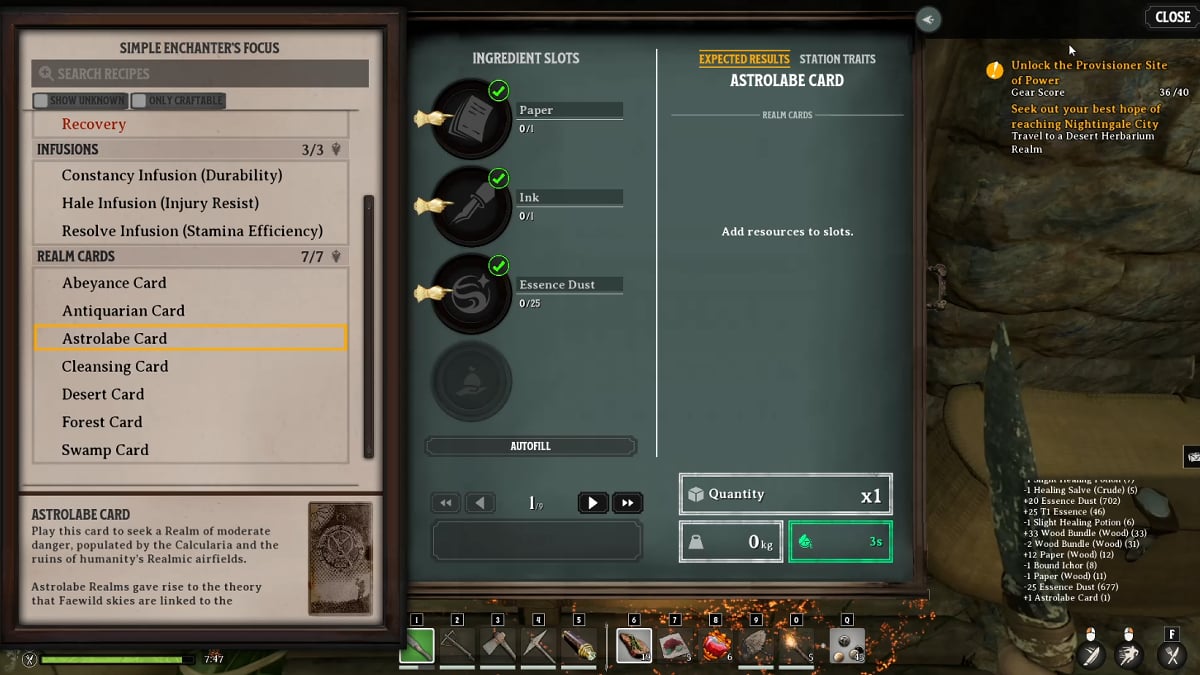
Task: Open the Forest Card recipe
Action: pyautogui.click(x=102, y=422)
